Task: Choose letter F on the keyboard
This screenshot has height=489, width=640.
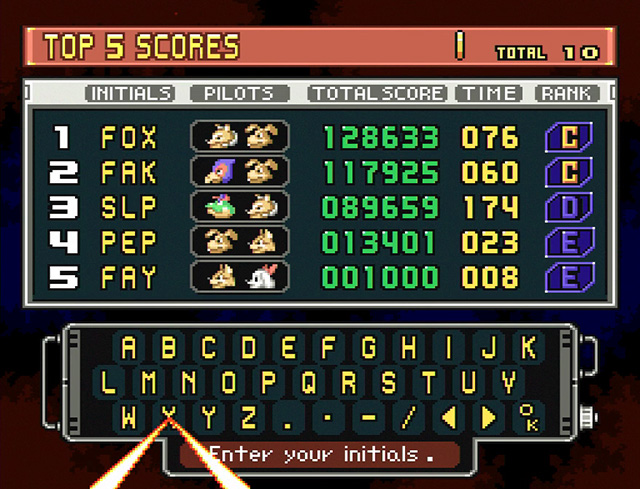Action: pos(329,348)
